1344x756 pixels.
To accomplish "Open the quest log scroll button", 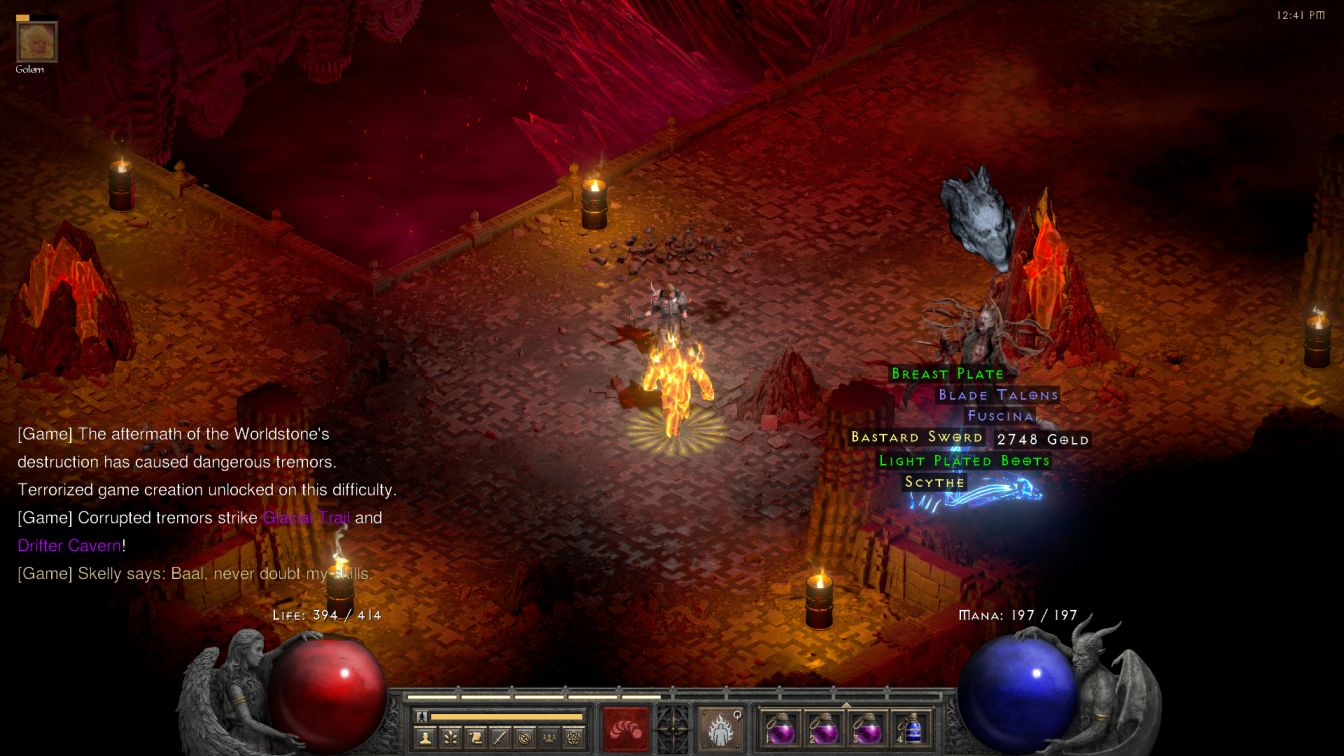I will pos(476,738).
